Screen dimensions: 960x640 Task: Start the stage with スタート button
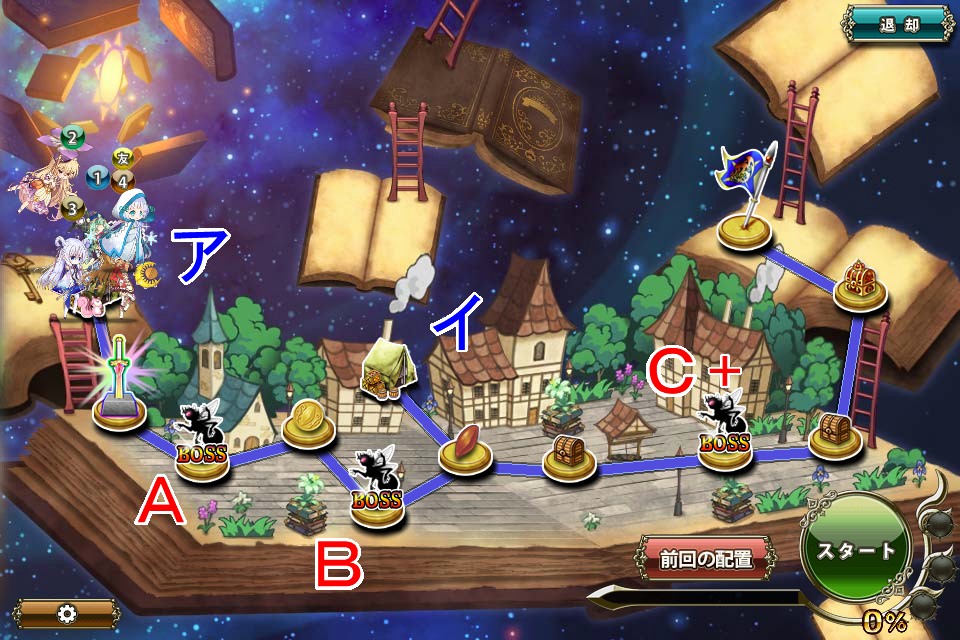856,549
